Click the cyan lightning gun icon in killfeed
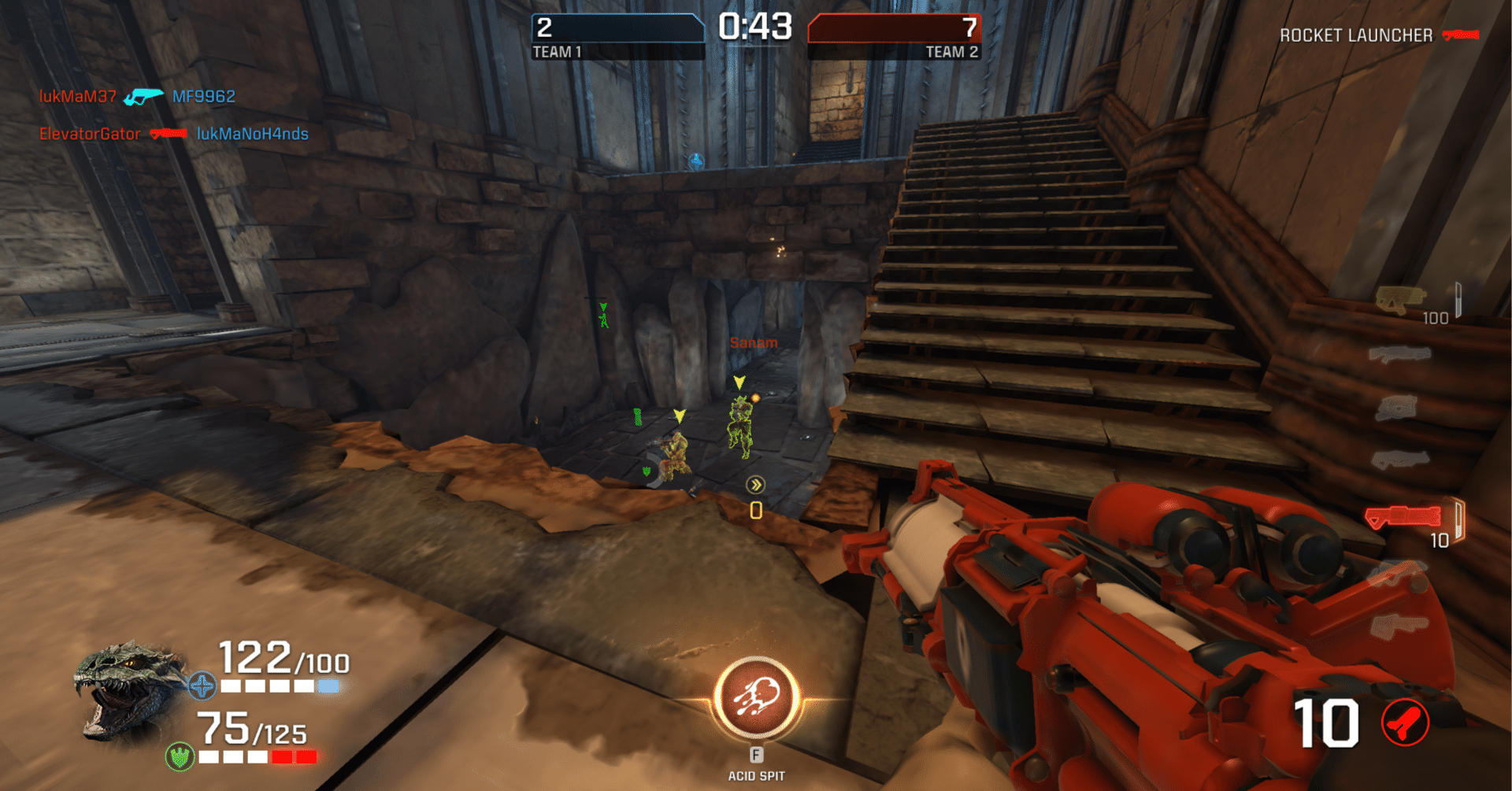1512x791 pixels. point(143,96)
